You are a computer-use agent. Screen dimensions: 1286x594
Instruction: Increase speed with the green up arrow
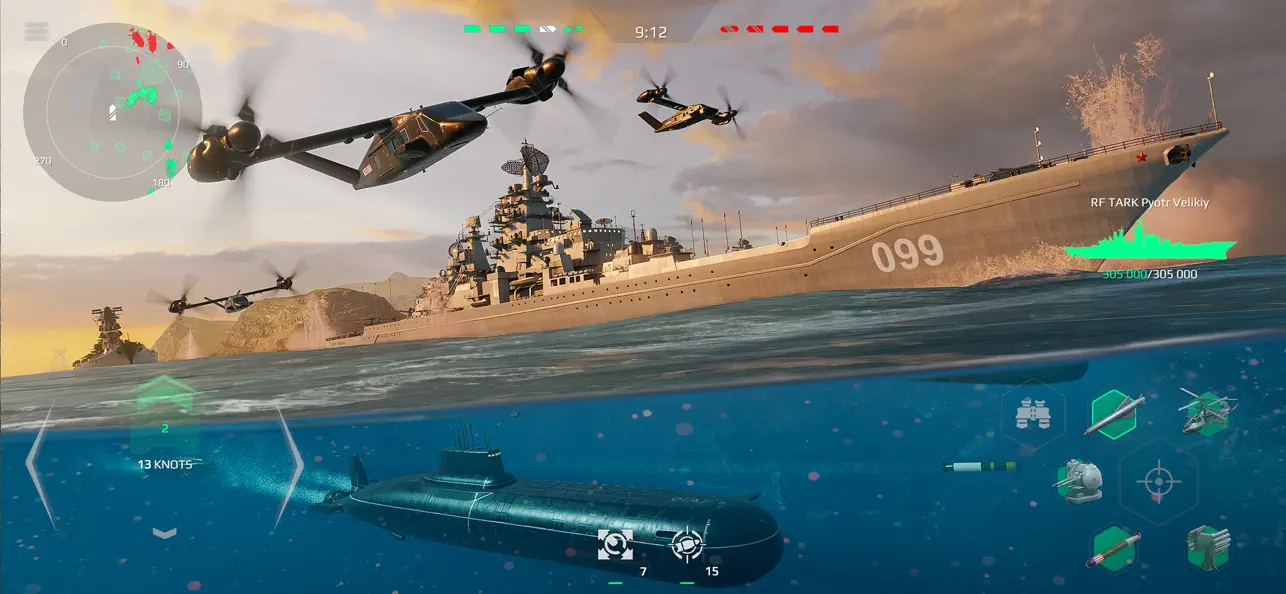(164, 394)
